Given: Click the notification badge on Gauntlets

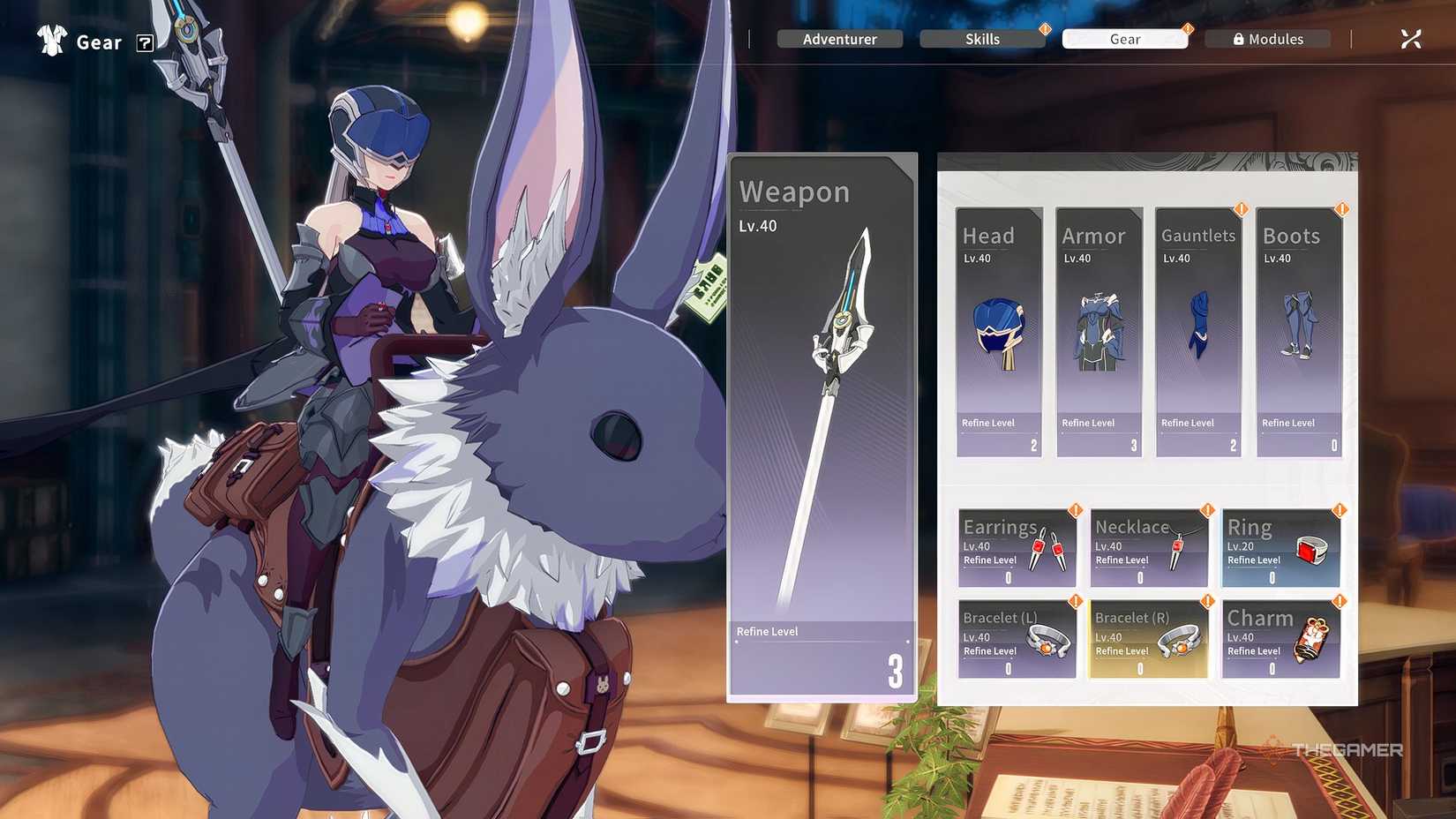Looking at the screenshot, I should (1240, 209).
